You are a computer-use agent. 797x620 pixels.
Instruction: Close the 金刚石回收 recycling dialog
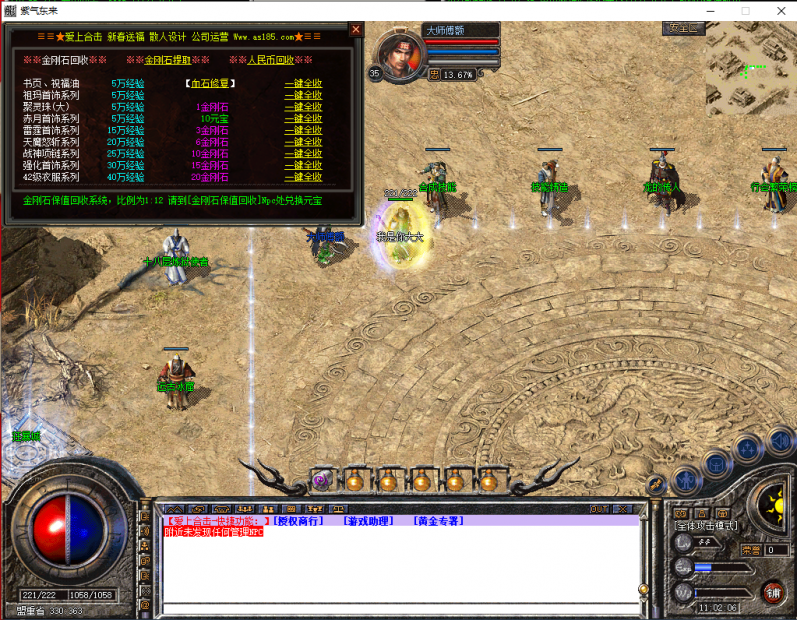click(356, 30)
